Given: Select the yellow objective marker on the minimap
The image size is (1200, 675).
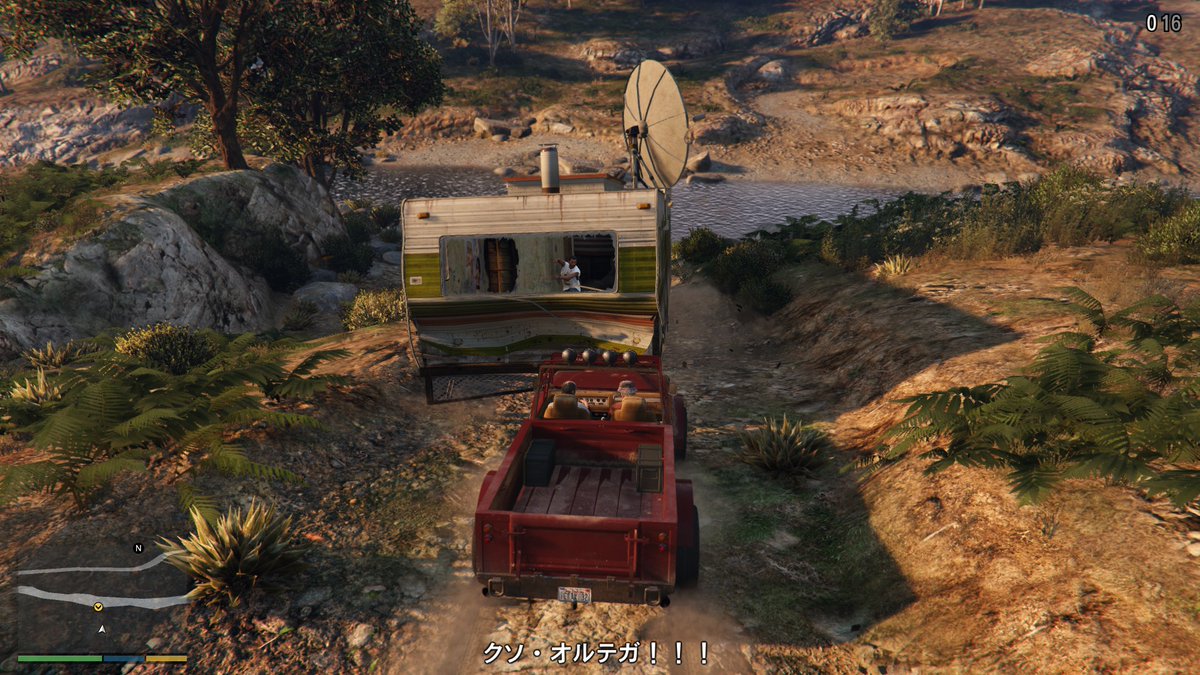Looking at the screenshot, I should pos(98,607).
